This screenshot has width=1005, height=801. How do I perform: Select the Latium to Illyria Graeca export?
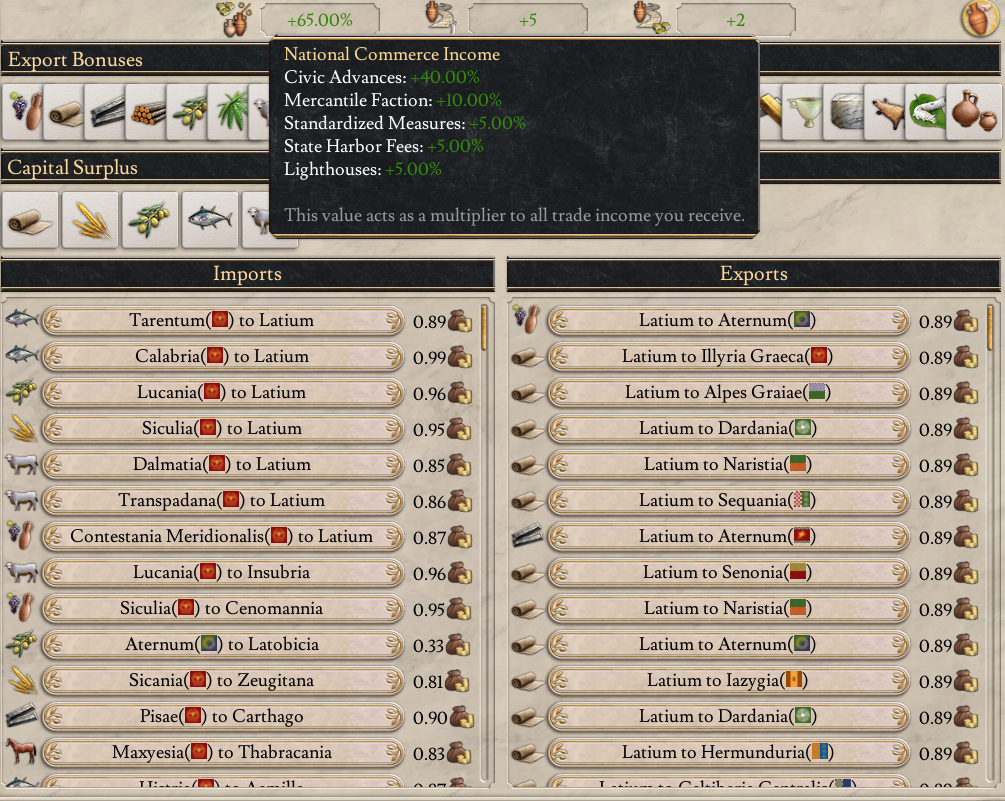[727, 356]
